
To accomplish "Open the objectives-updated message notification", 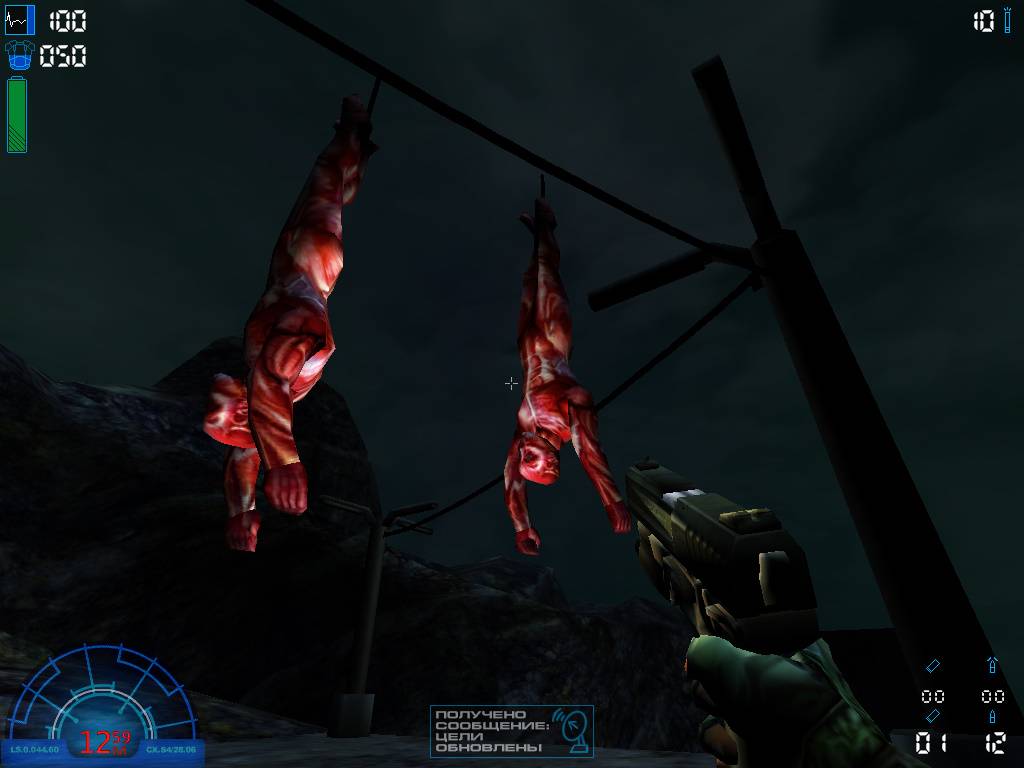I will pos(511,731).
